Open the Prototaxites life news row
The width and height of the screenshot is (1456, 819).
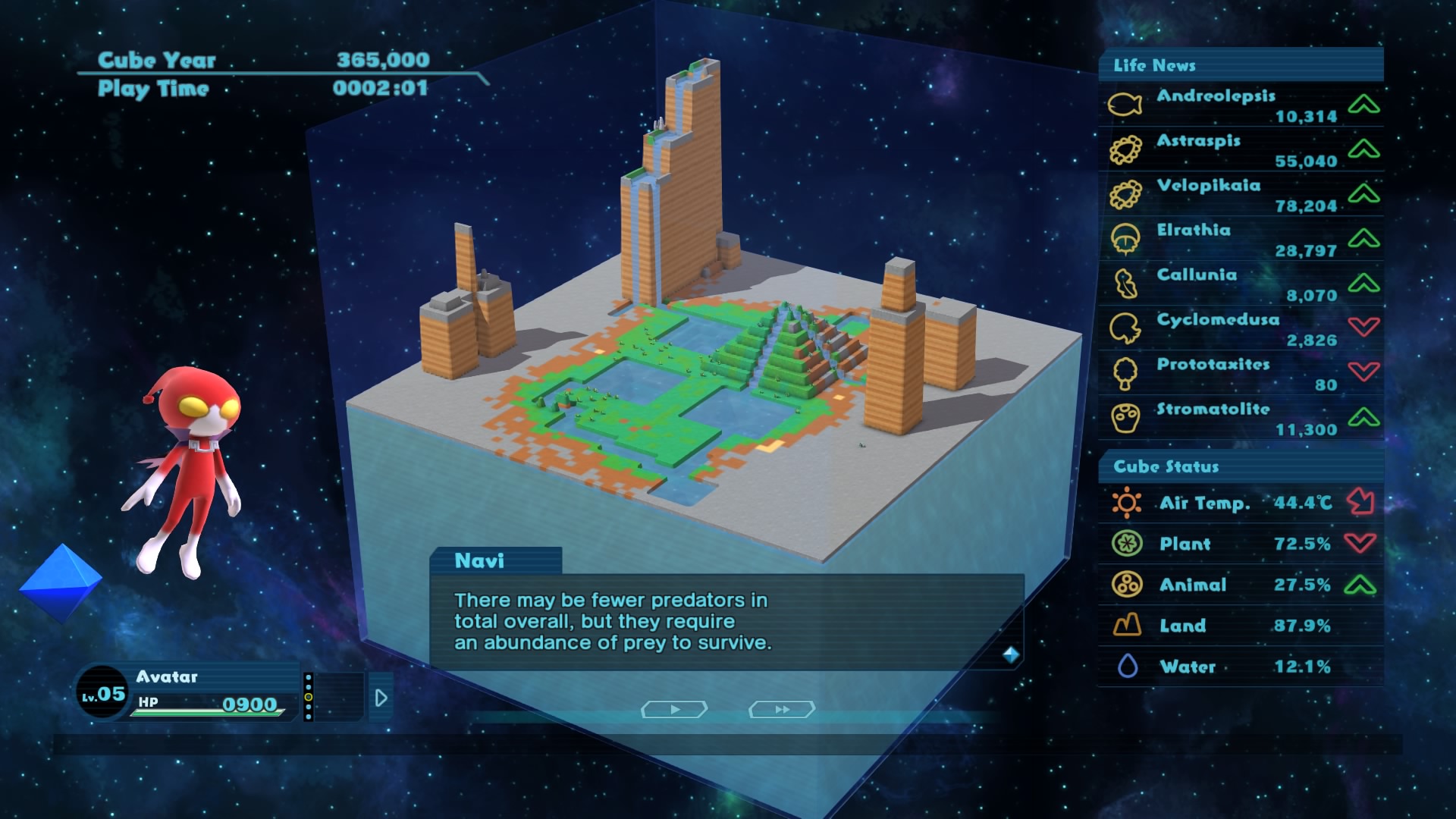pyautogui.click(x=1241, y=374)
